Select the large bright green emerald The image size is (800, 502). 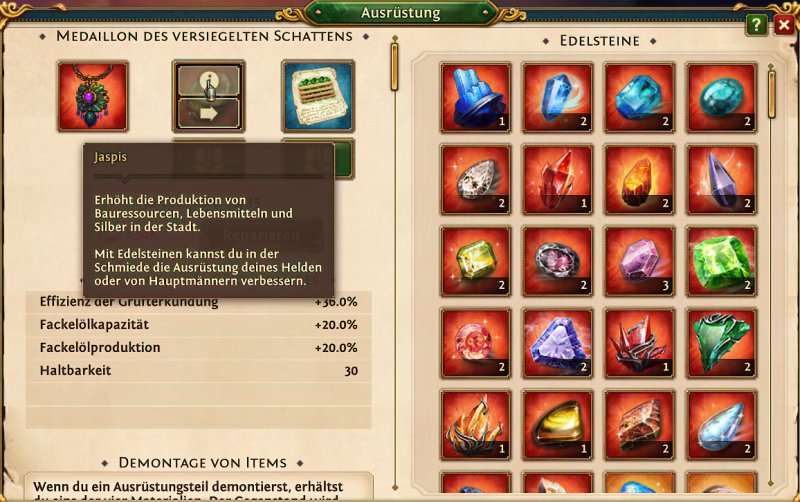[x=721, y=261]
